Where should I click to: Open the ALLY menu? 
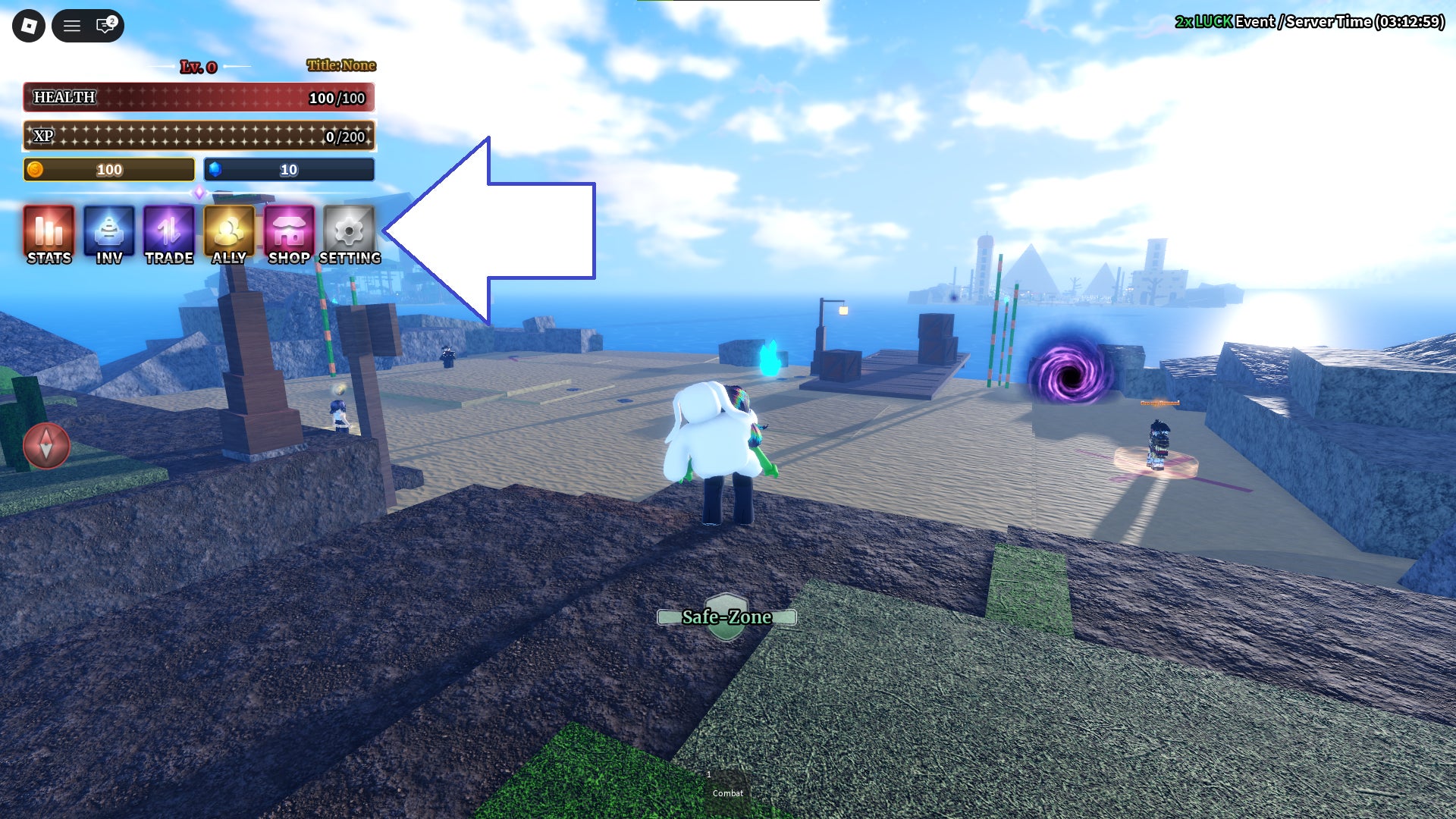[229, 234]
